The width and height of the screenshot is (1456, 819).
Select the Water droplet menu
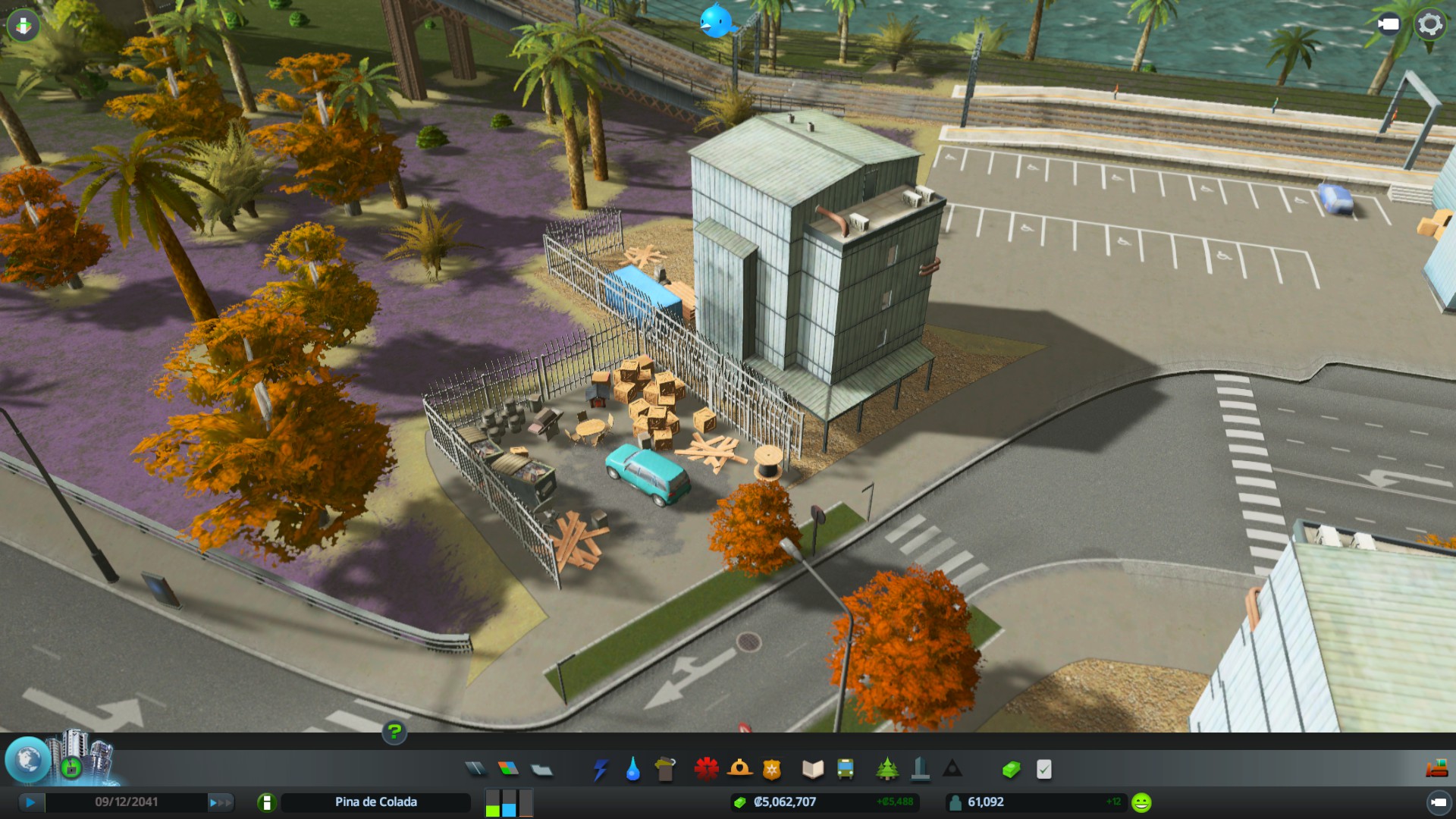click(632, 770)
